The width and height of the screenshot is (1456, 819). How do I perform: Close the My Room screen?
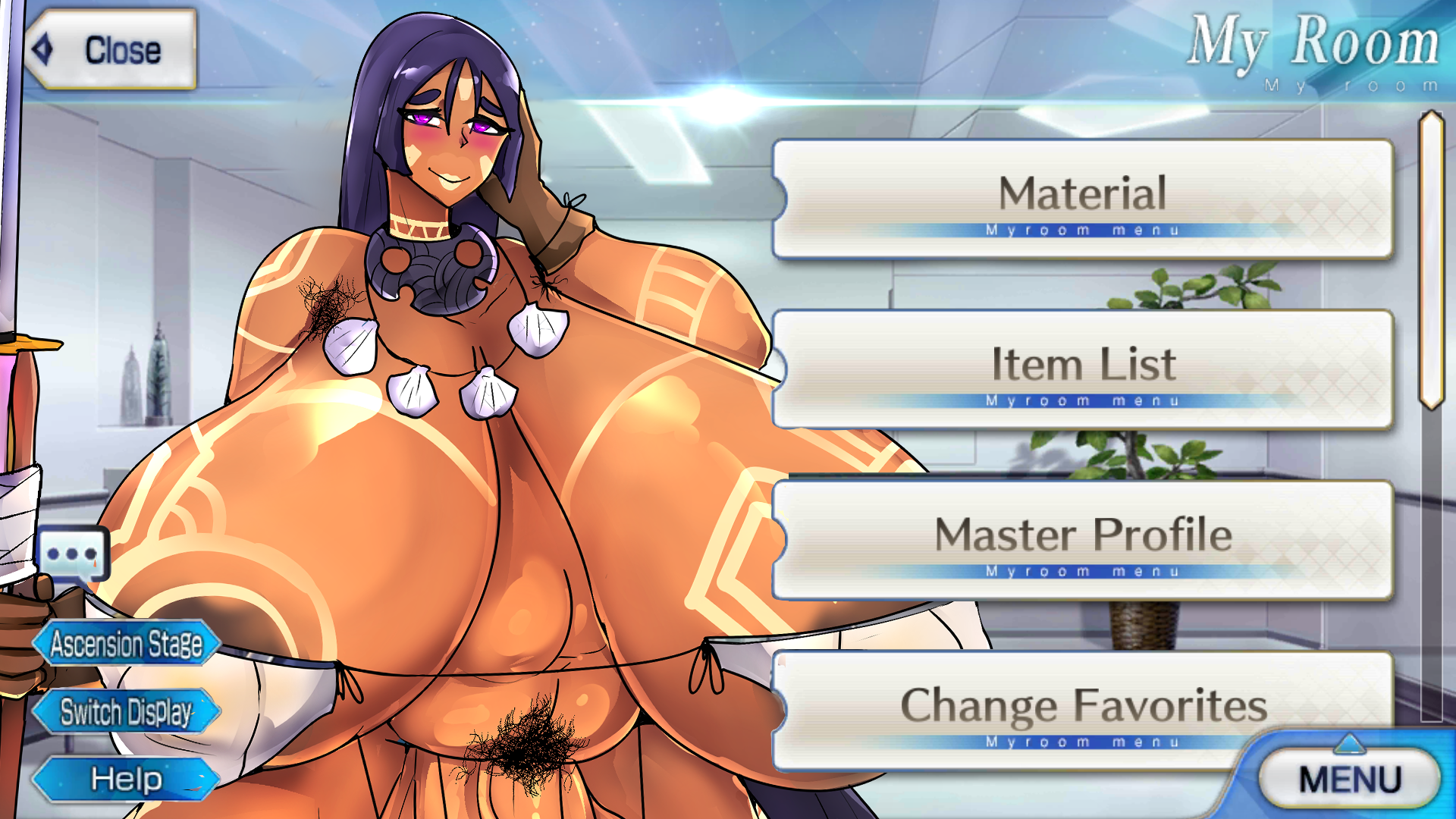coord(111,50)
